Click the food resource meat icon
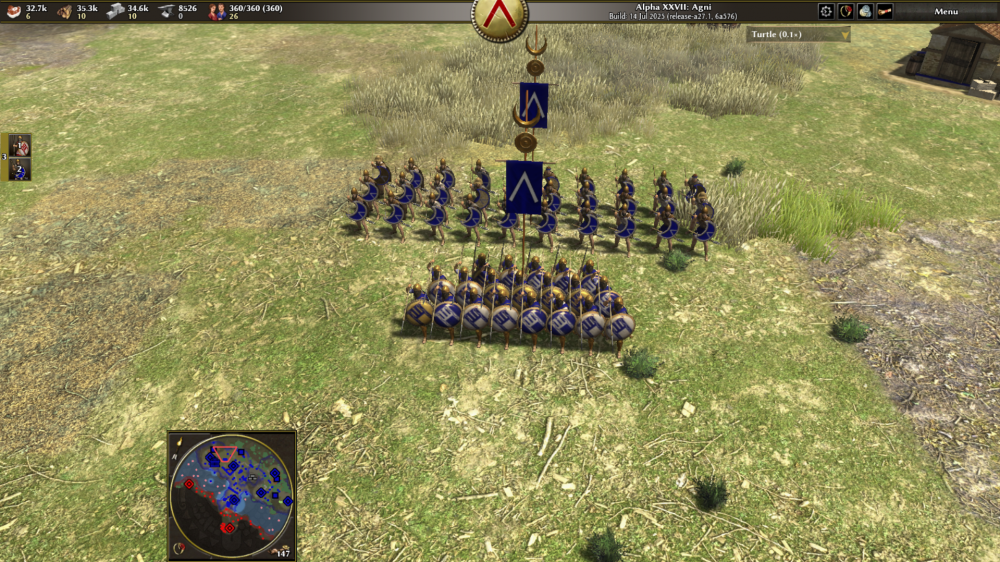The image size is (1000, 562). pyautogui.click(x=12, y=11)
